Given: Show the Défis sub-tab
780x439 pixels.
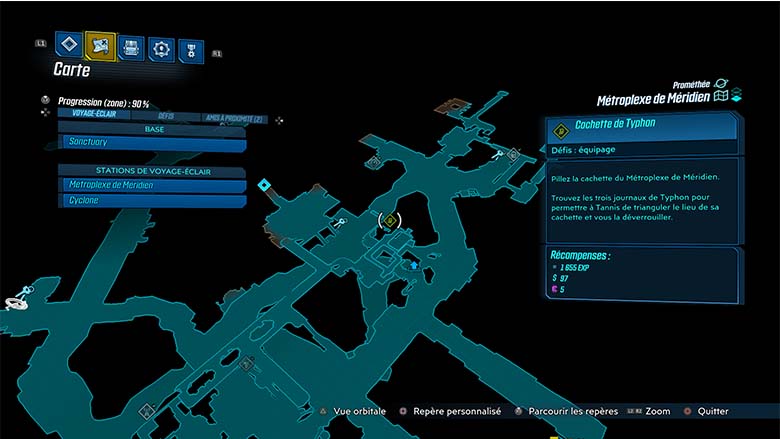Looking at the screenshot, I should (x=166, y=116).
